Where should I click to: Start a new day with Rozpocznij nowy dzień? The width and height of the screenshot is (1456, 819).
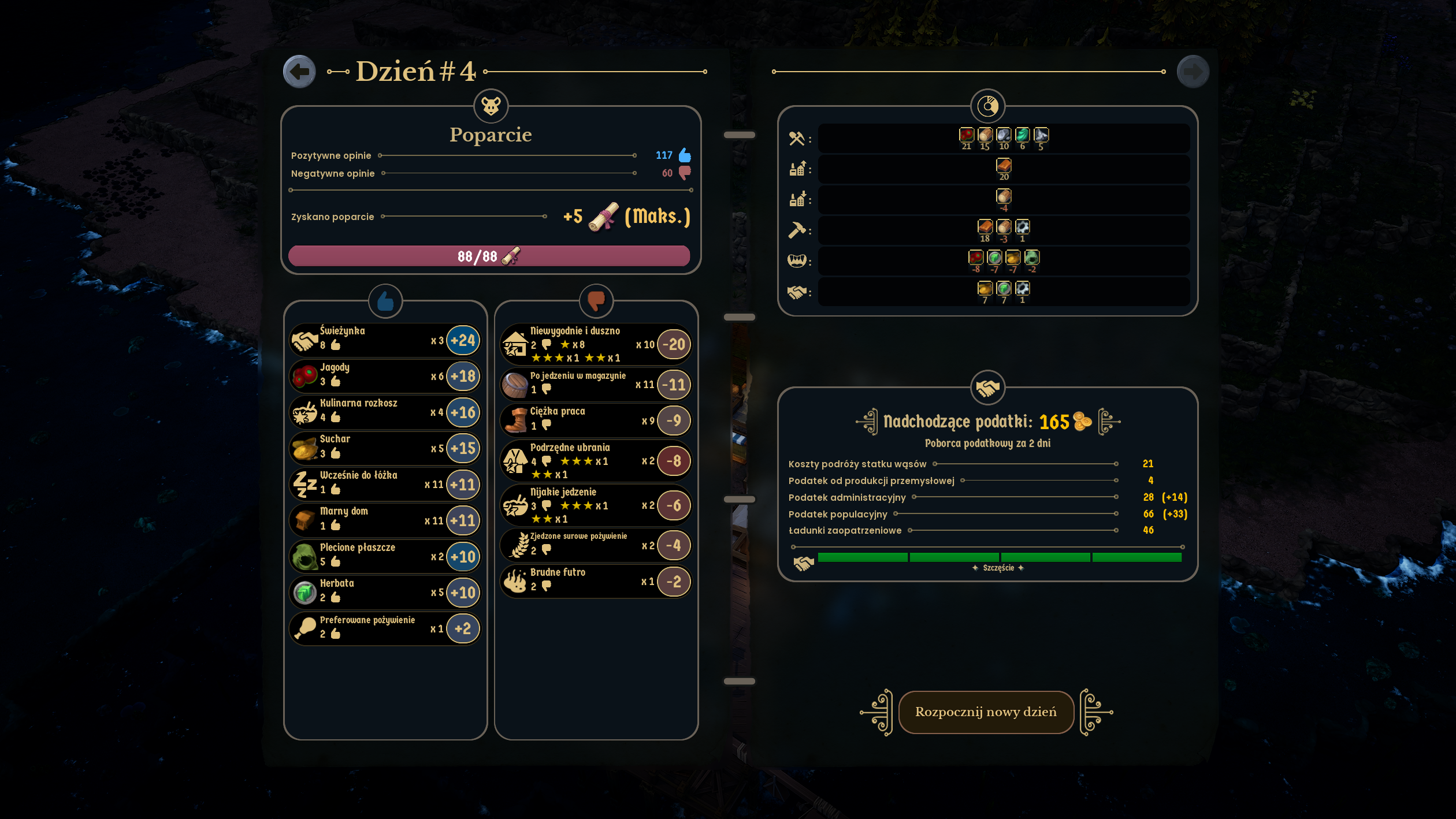(x=986, y=712)
